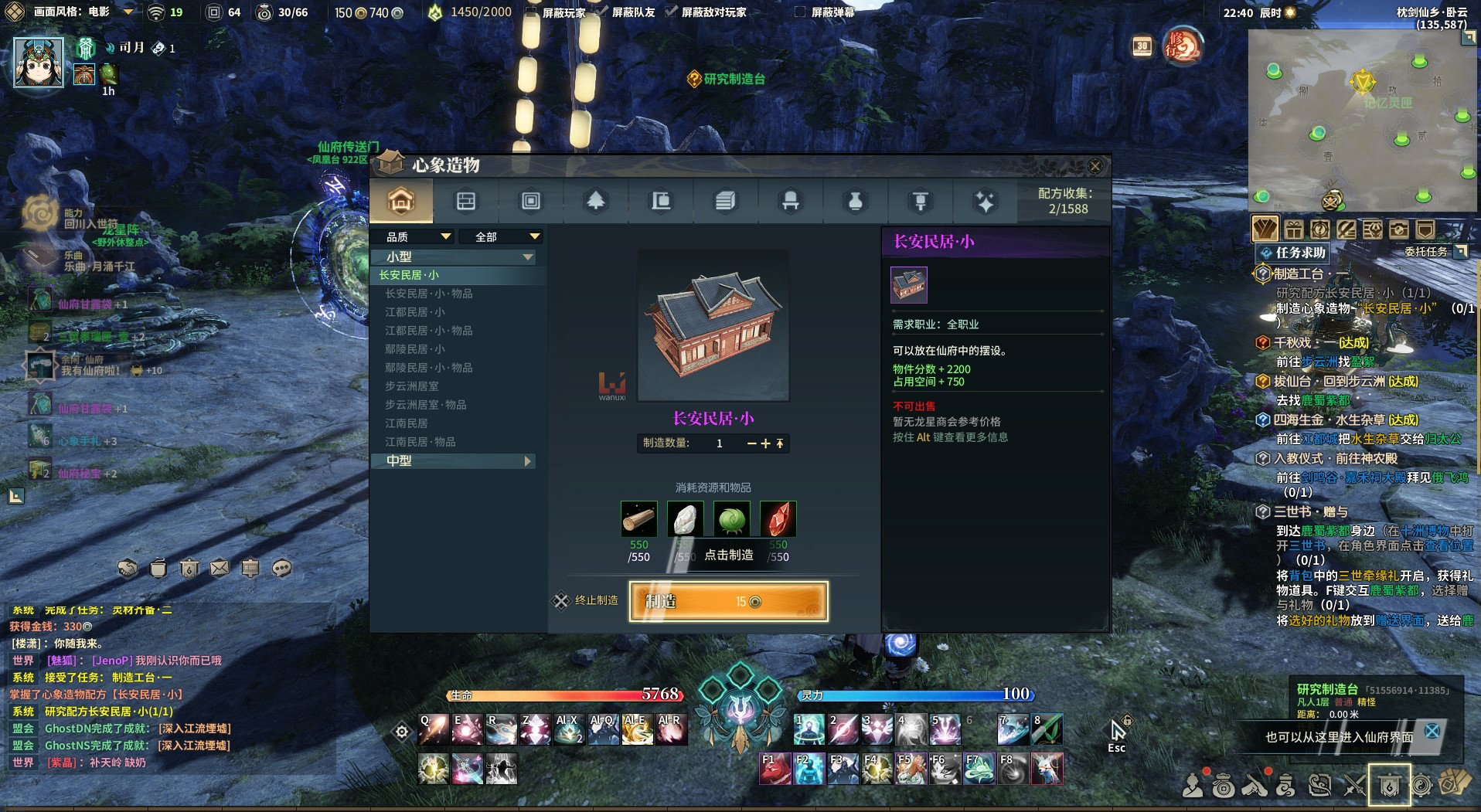Toggle the 屏蔽弹幕 checkbox

pyautogui.click(x=801, y=12)
